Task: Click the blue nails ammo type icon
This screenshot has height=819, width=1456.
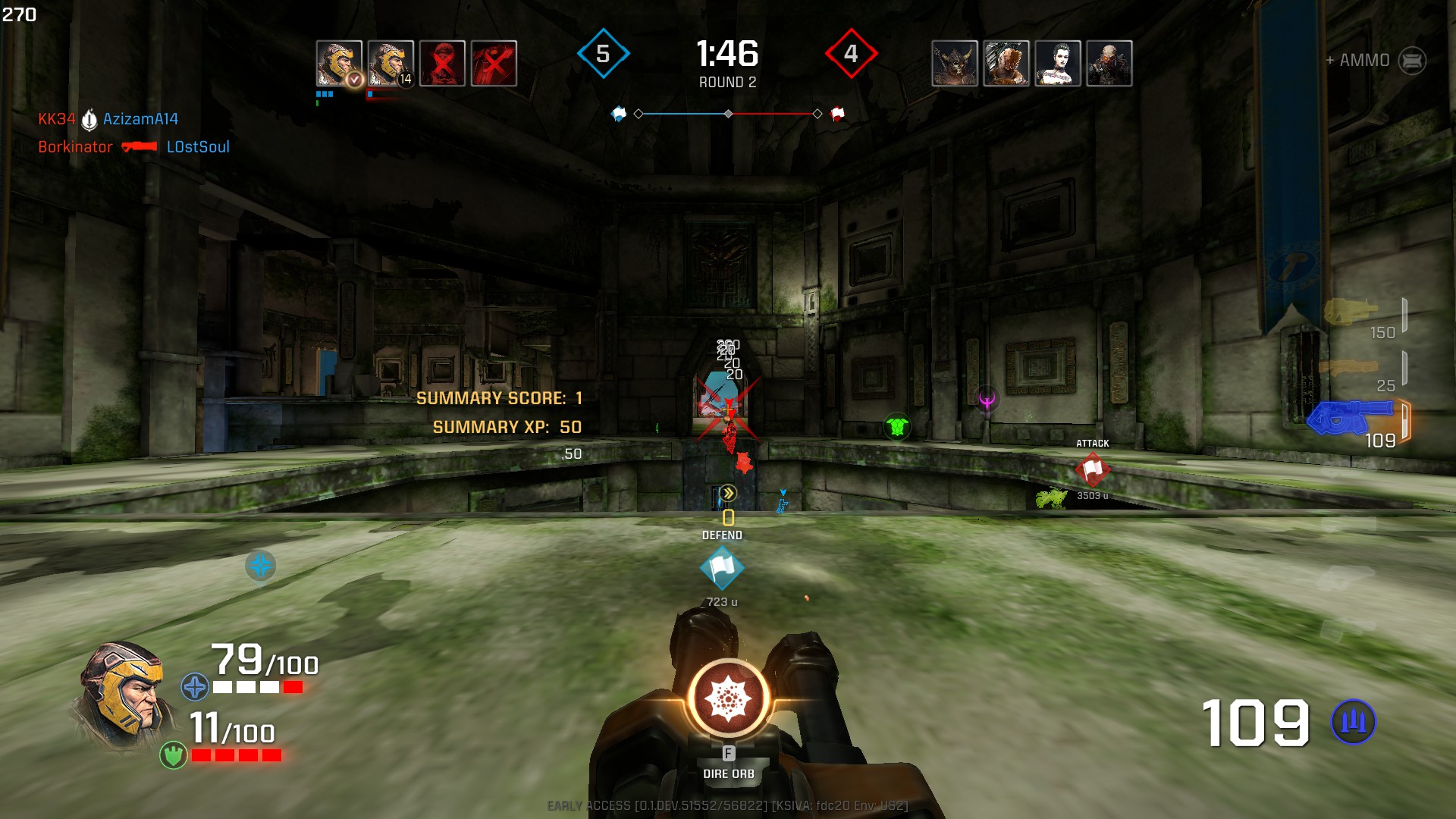Action: click(x=1353, y=721)
